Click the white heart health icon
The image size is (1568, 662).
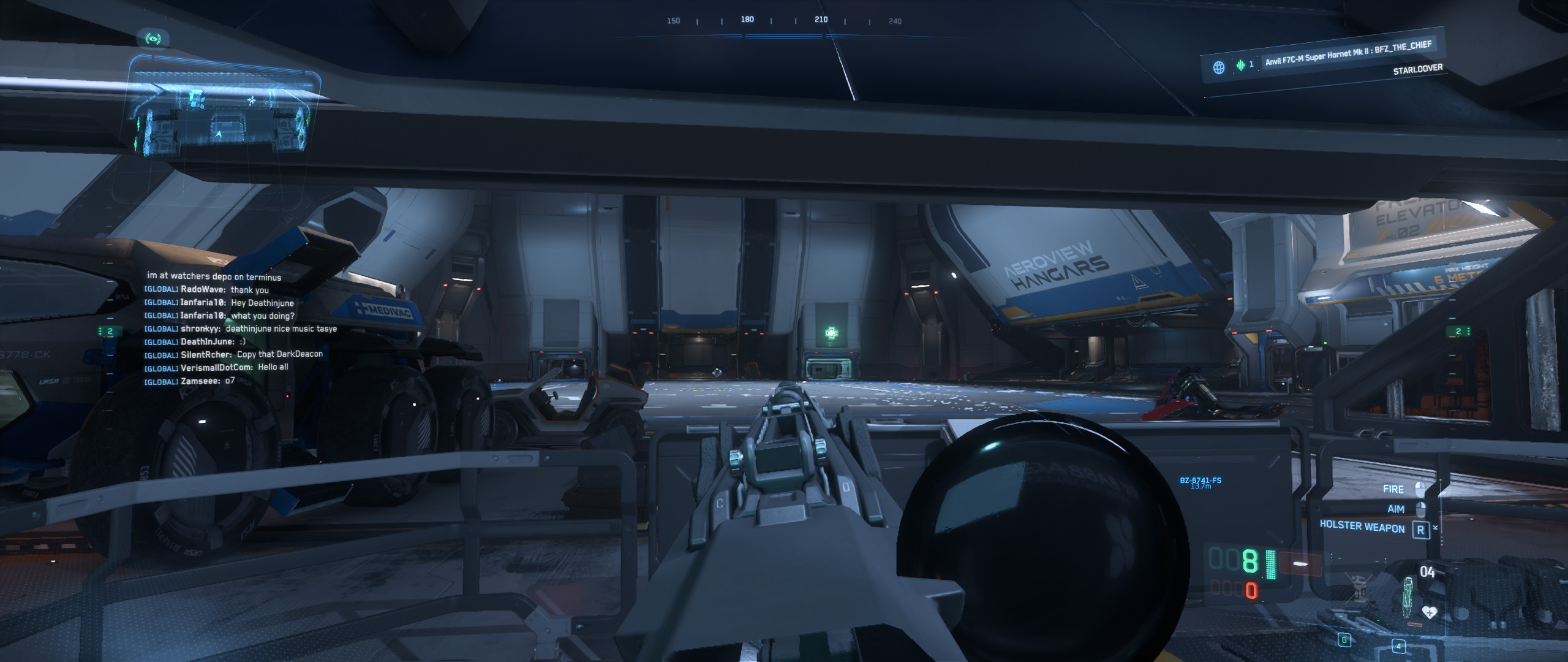pos(1429,612)
